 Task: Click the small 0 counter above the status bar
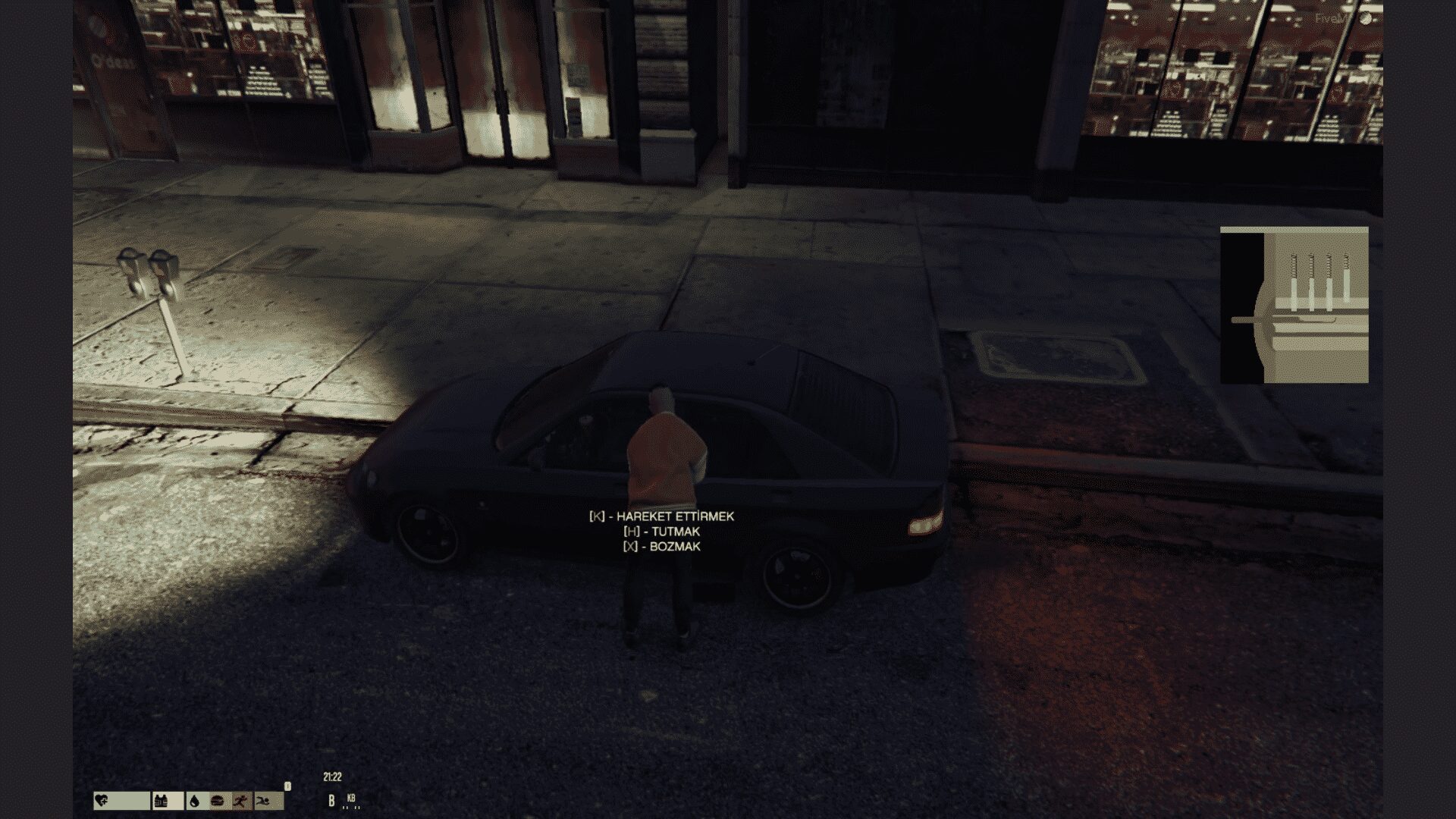(287, 786)
